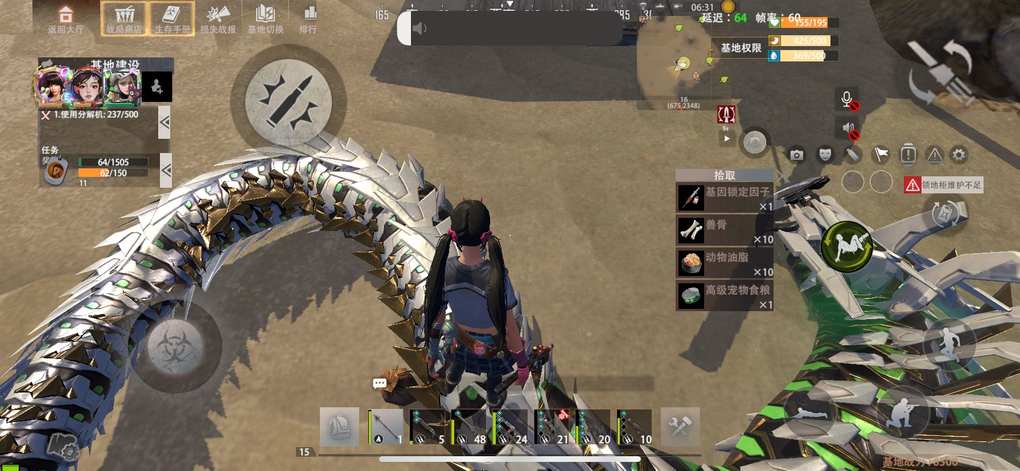The height and width of the screenshot is (471, 1020).
Task: Pick up the 兽骨 bones
Action: pyautogui.click(x=725, y=230)
